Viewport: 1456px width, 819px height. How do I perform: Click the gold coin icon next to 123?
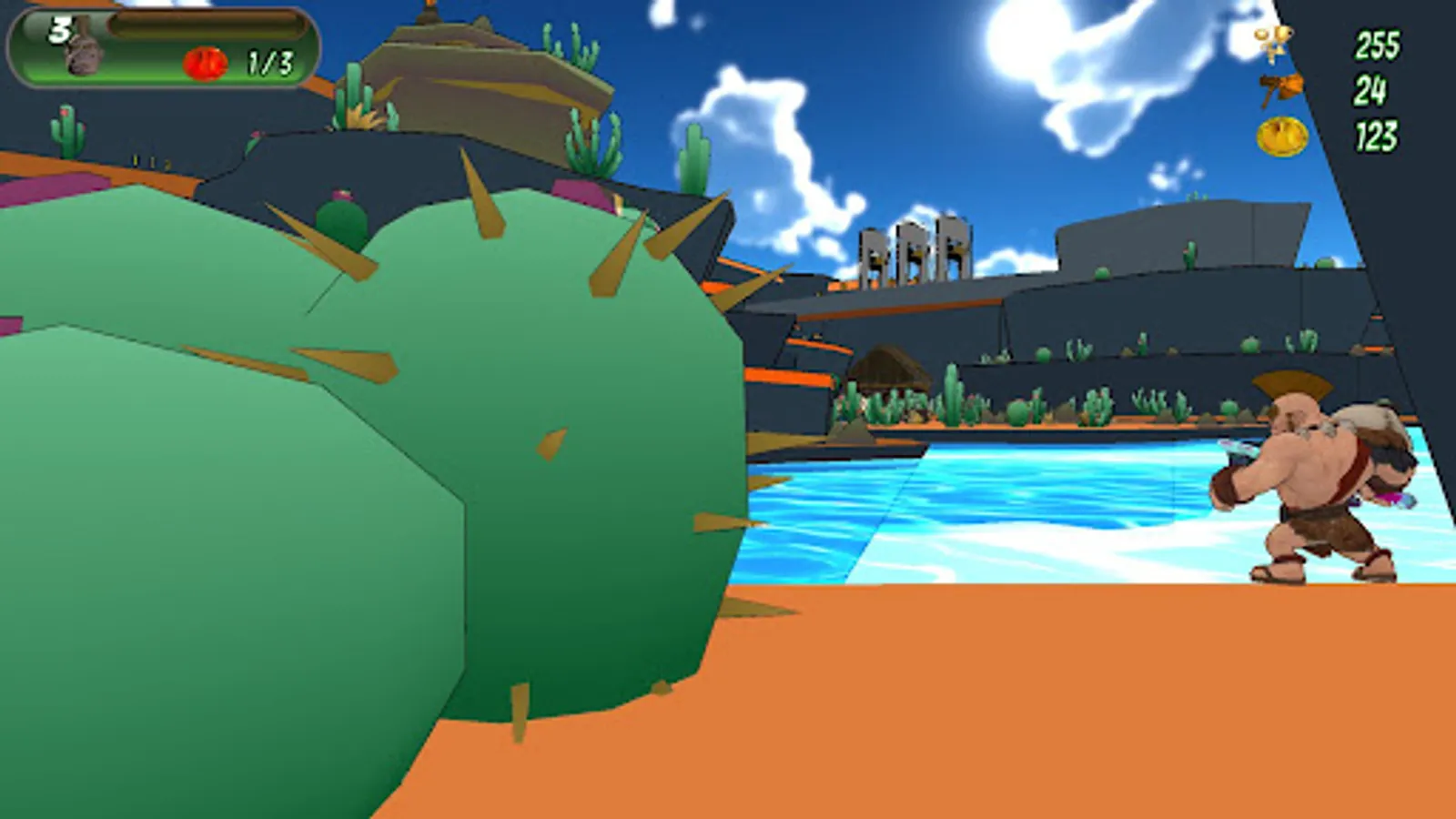[x=1283, y=136]
